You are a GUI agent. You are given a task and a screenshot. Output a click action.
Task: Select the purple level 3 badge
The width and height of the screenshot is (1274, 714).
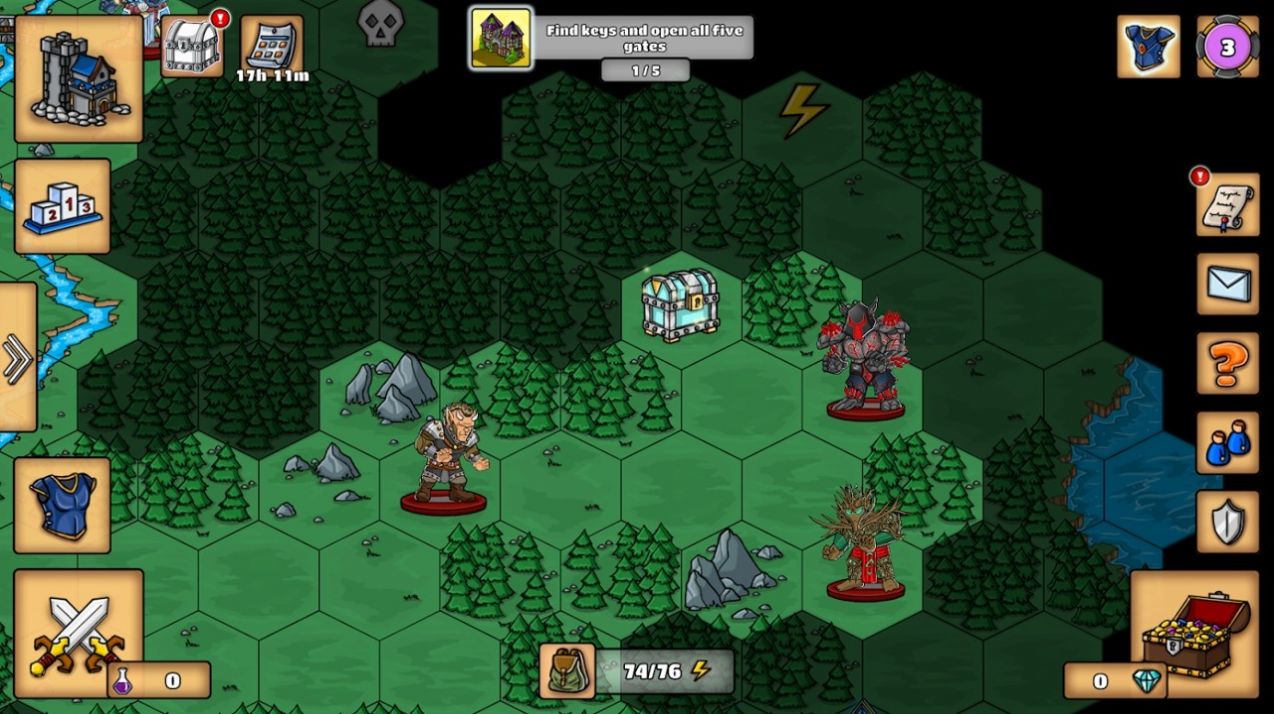(x=1228, y=46)
